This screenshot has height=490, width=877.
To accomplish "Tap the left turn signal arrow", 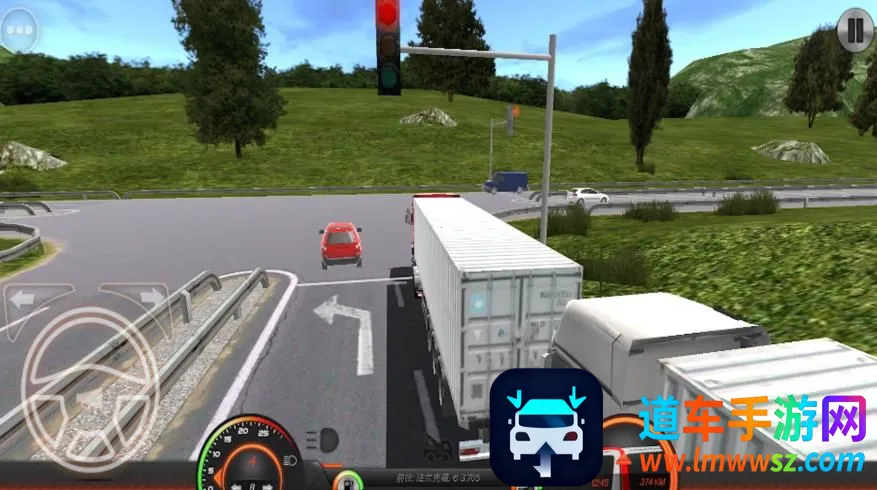I will 24,297.
